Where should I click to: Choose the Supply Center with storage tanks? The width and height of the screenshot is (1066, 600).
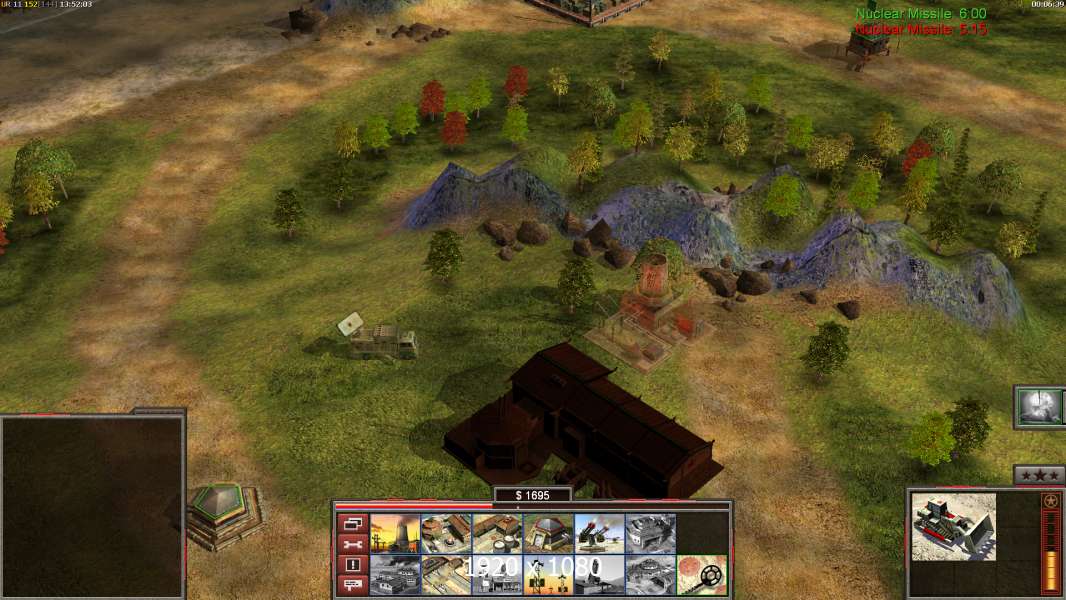[497, 533]
